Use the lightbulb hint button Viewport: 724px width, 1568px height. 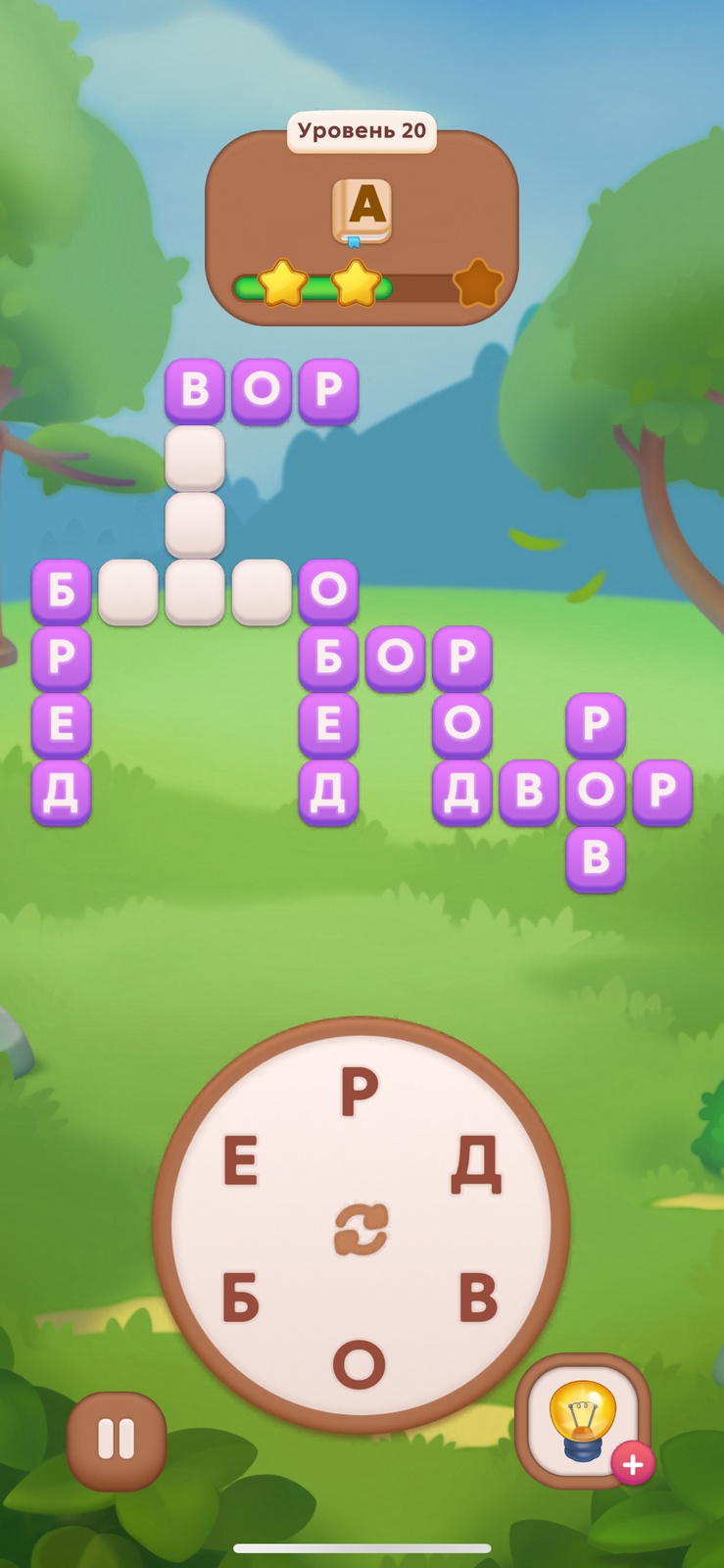coord(582,1419)
